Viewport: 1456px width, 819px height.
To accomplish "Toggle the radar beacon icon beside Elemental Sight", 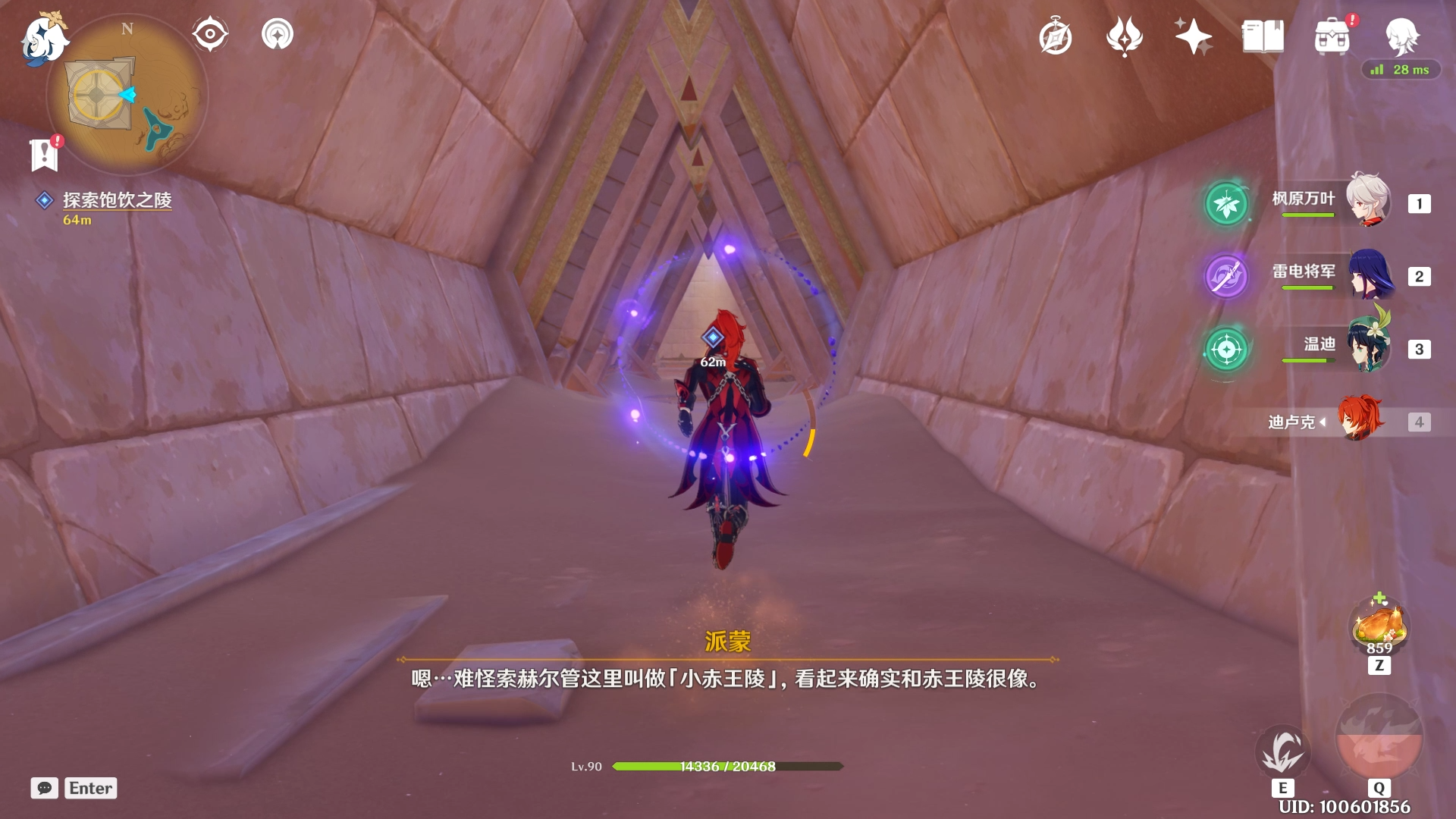I will coord(278,32).
